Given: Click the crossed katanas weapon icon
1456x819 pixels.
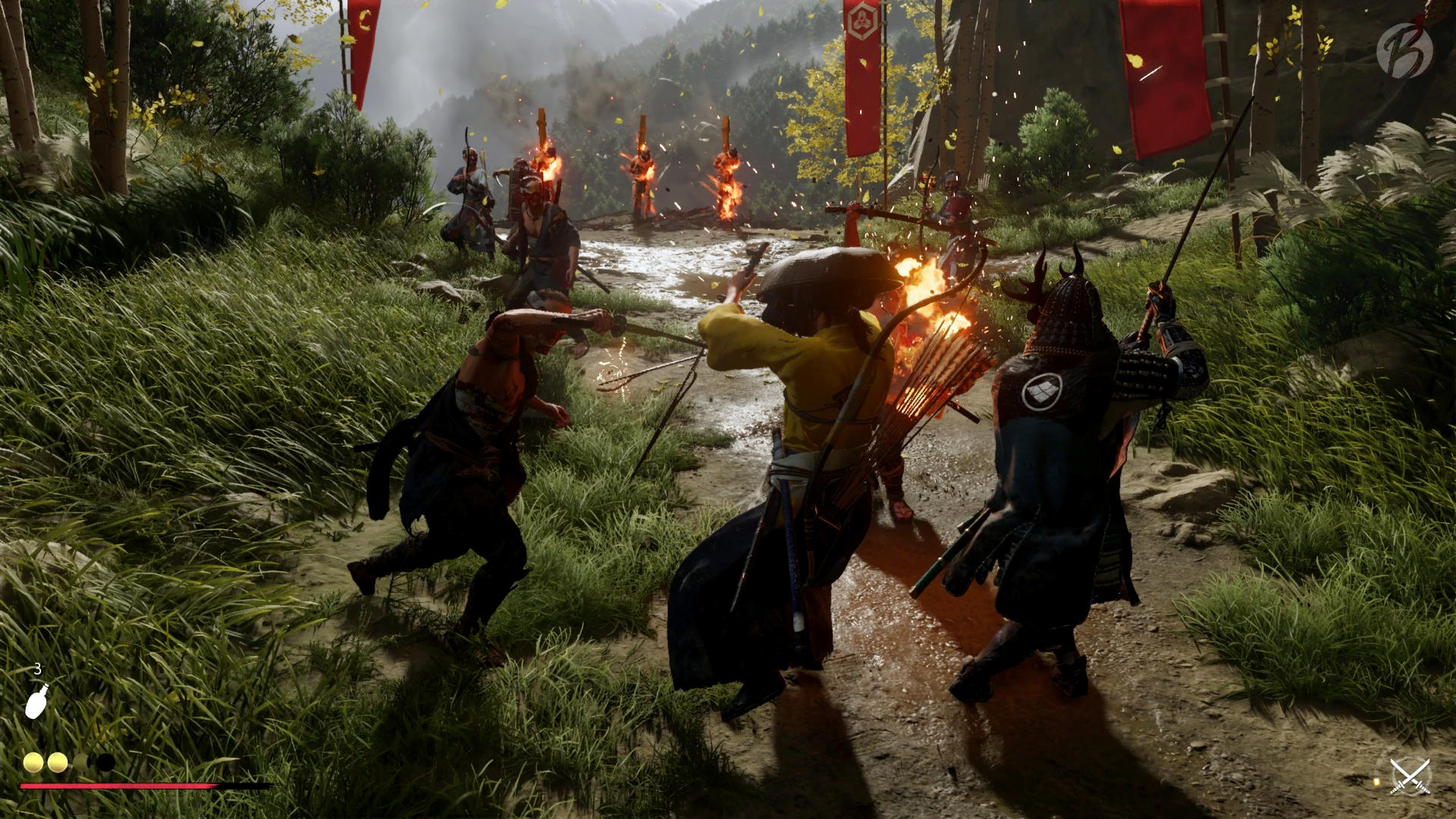Looking at the screenshot, I should point(1410,777).
